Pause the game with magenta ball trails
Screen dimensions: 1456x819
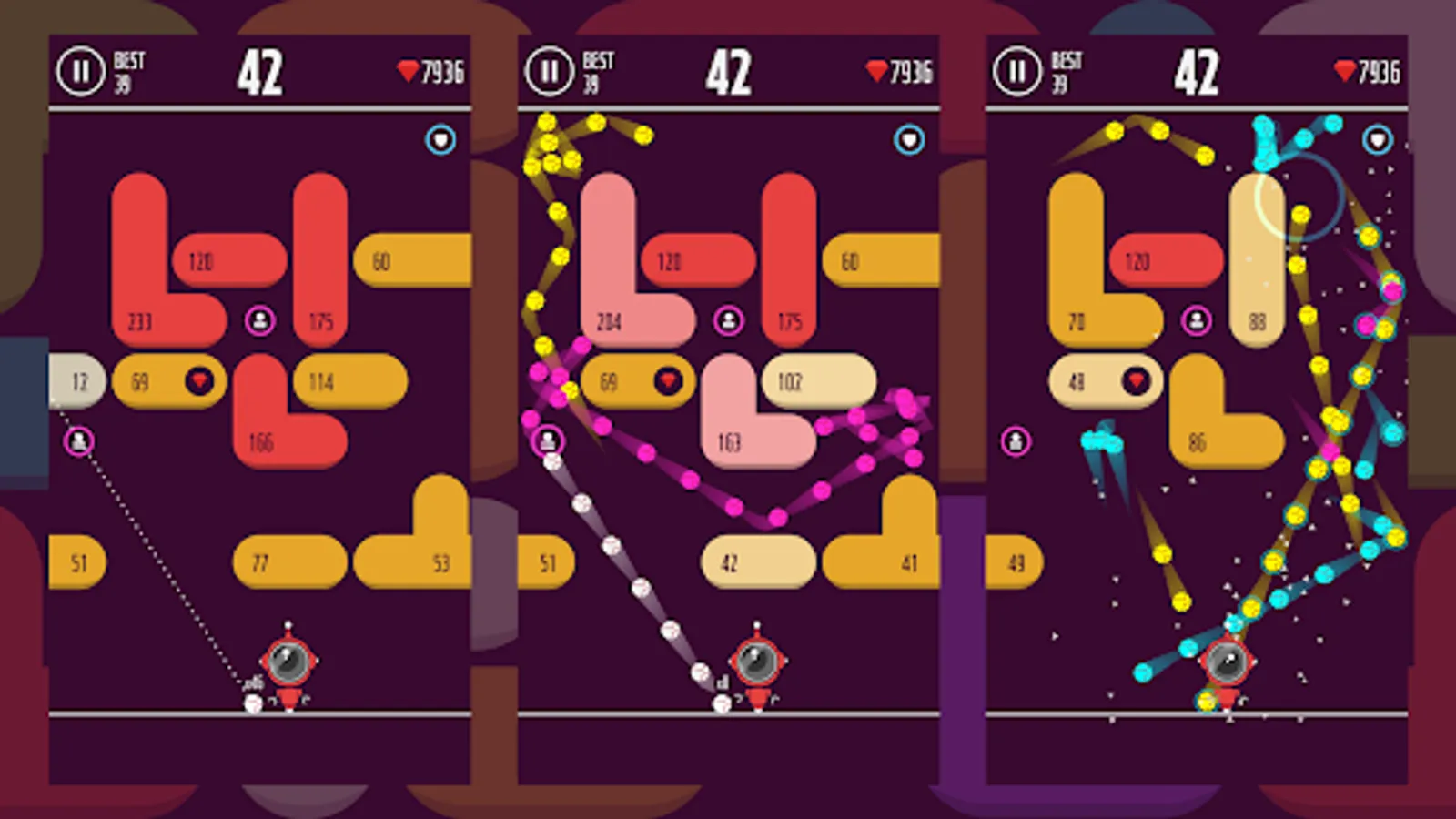click(x=550, y=71)
